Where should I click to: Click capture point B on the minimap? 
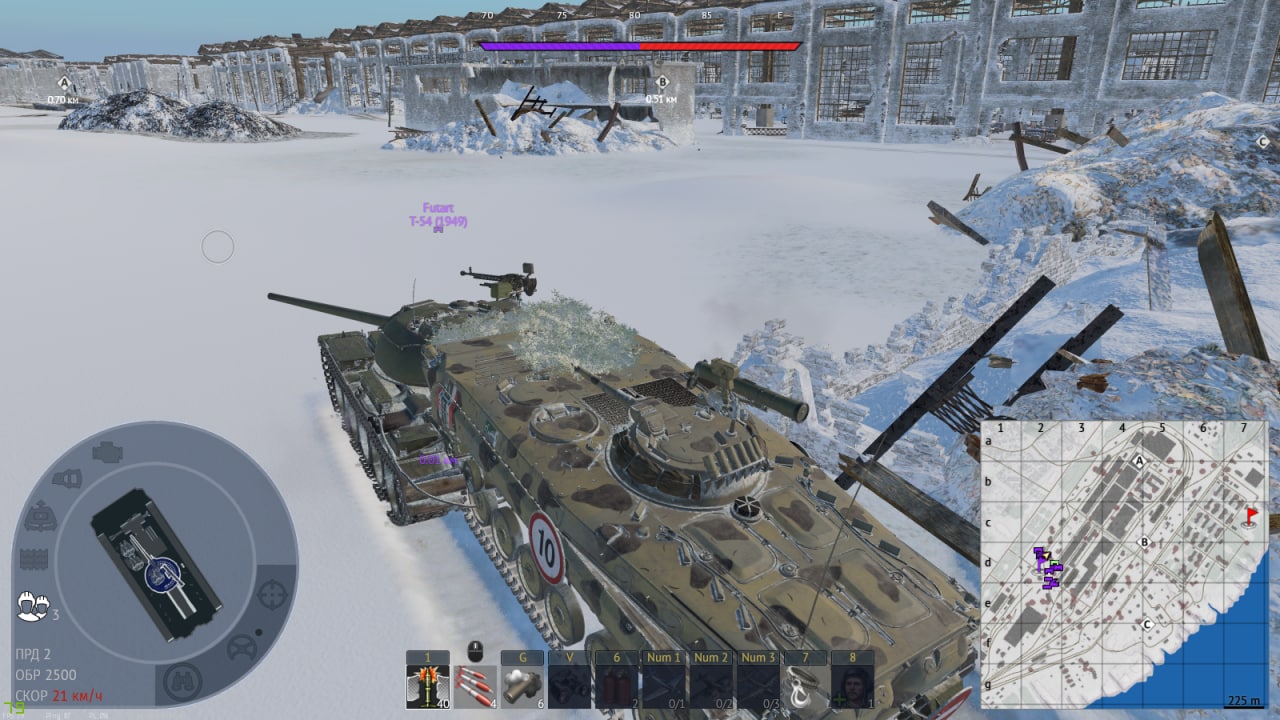pos(1146,542)
